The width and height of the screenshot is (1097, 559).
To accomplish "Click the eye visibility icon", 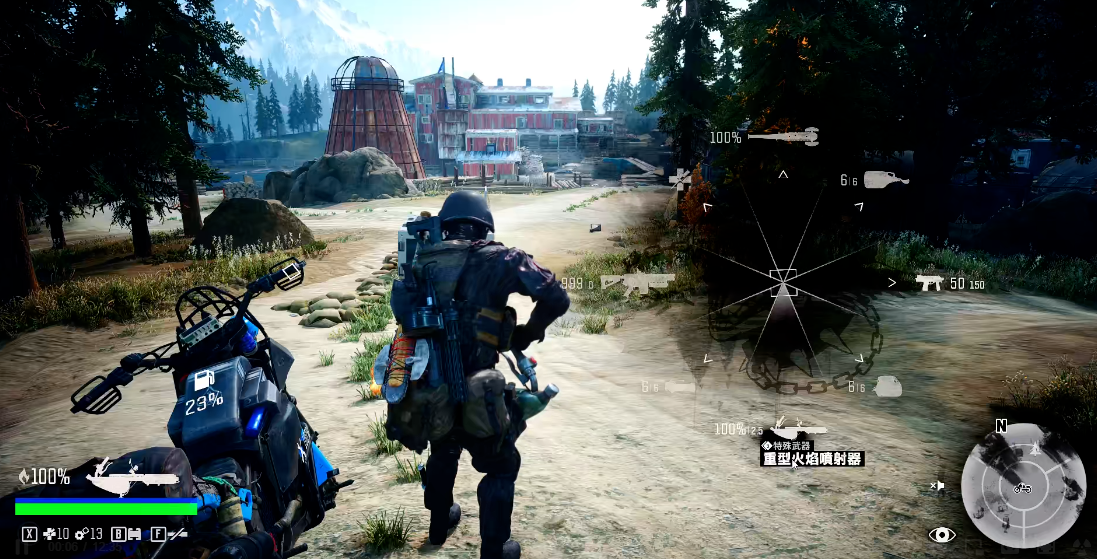I will (x=942, y=535).
